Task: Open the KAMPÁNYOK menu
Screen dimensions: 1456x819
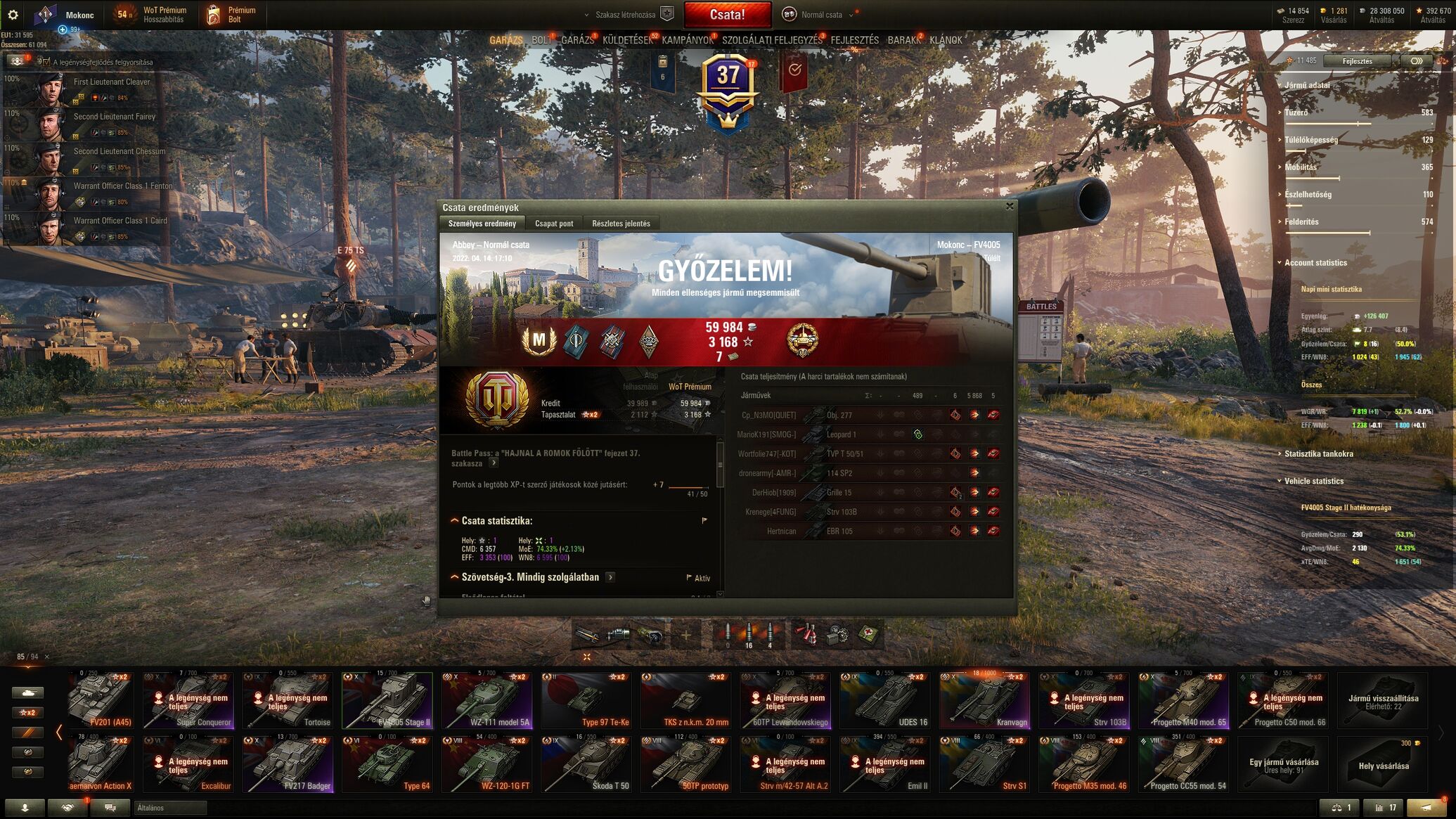Action: point(687,40)
